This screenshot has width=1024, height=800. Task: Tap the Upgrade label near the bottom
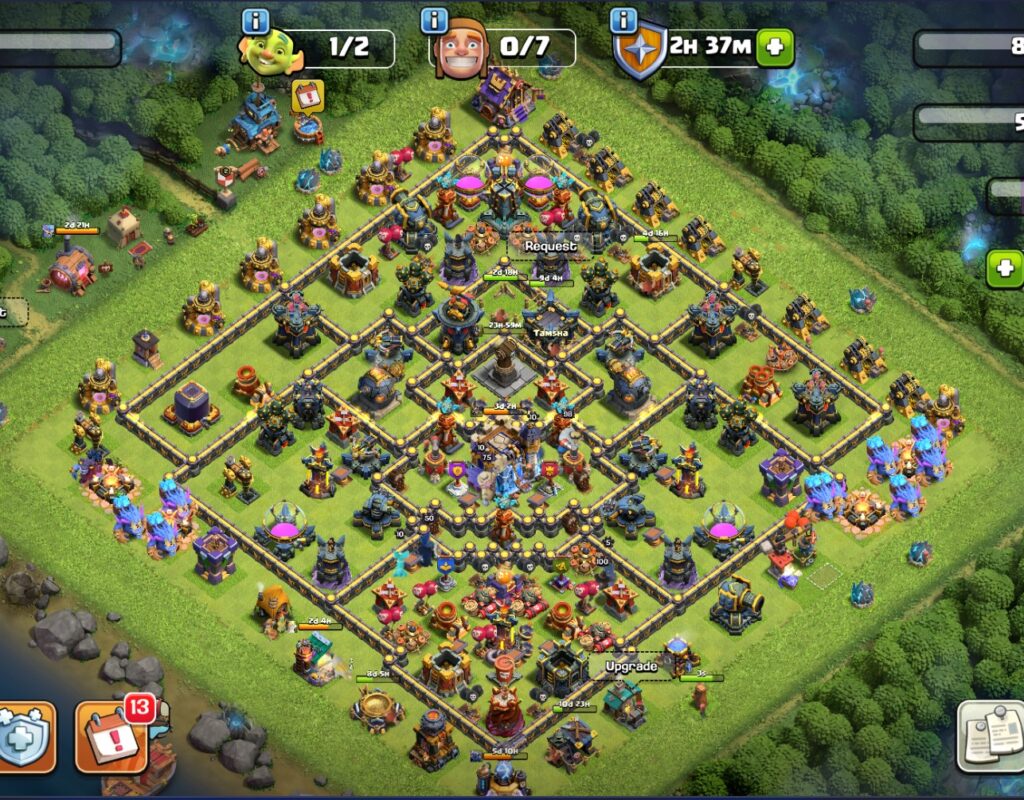(632, 666)
